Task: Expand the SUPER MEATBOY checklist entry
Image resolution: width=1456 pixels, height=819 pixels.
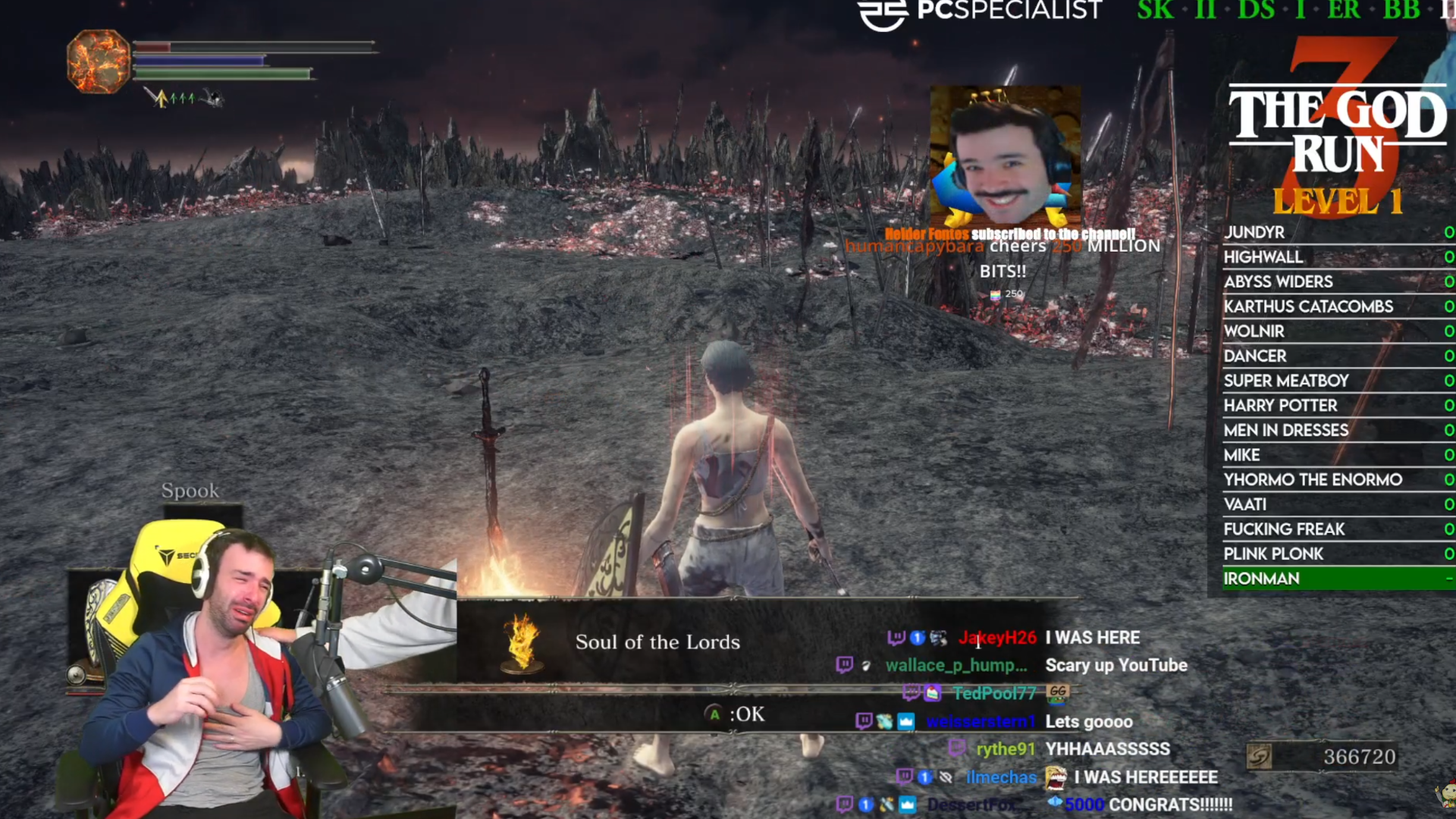Action: (1285, 381)
